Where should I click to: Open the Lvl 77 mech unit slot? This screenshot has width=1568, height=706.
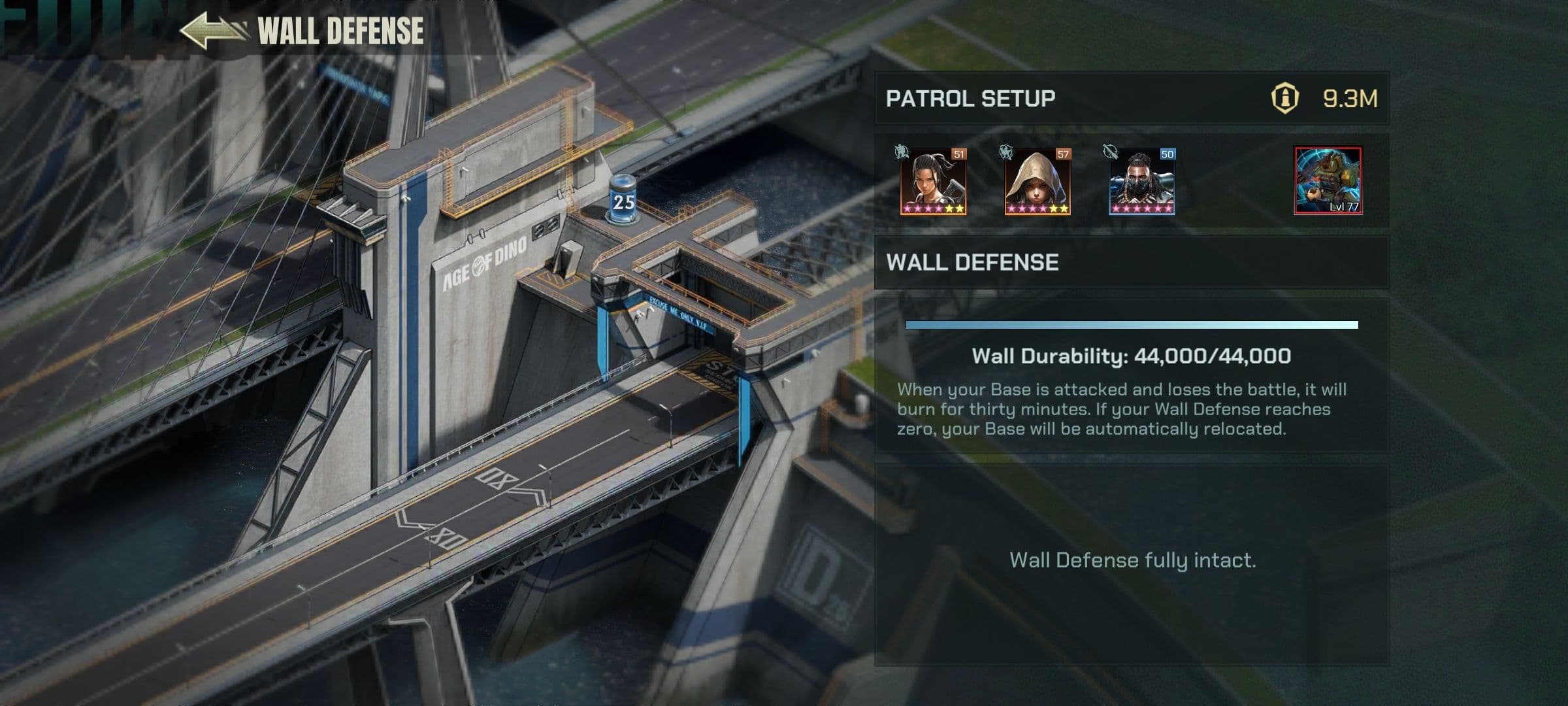tap(1328, 180)
